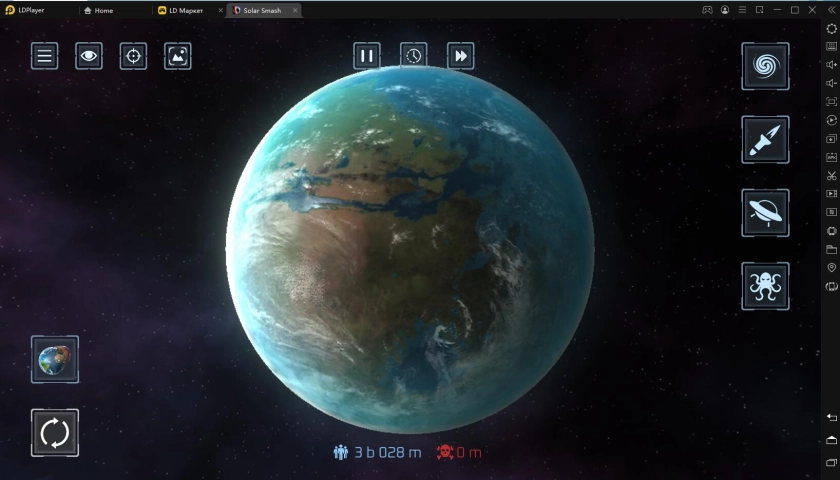
Task: Close the Solar Smash tab
Action: (x=295, y=10)
